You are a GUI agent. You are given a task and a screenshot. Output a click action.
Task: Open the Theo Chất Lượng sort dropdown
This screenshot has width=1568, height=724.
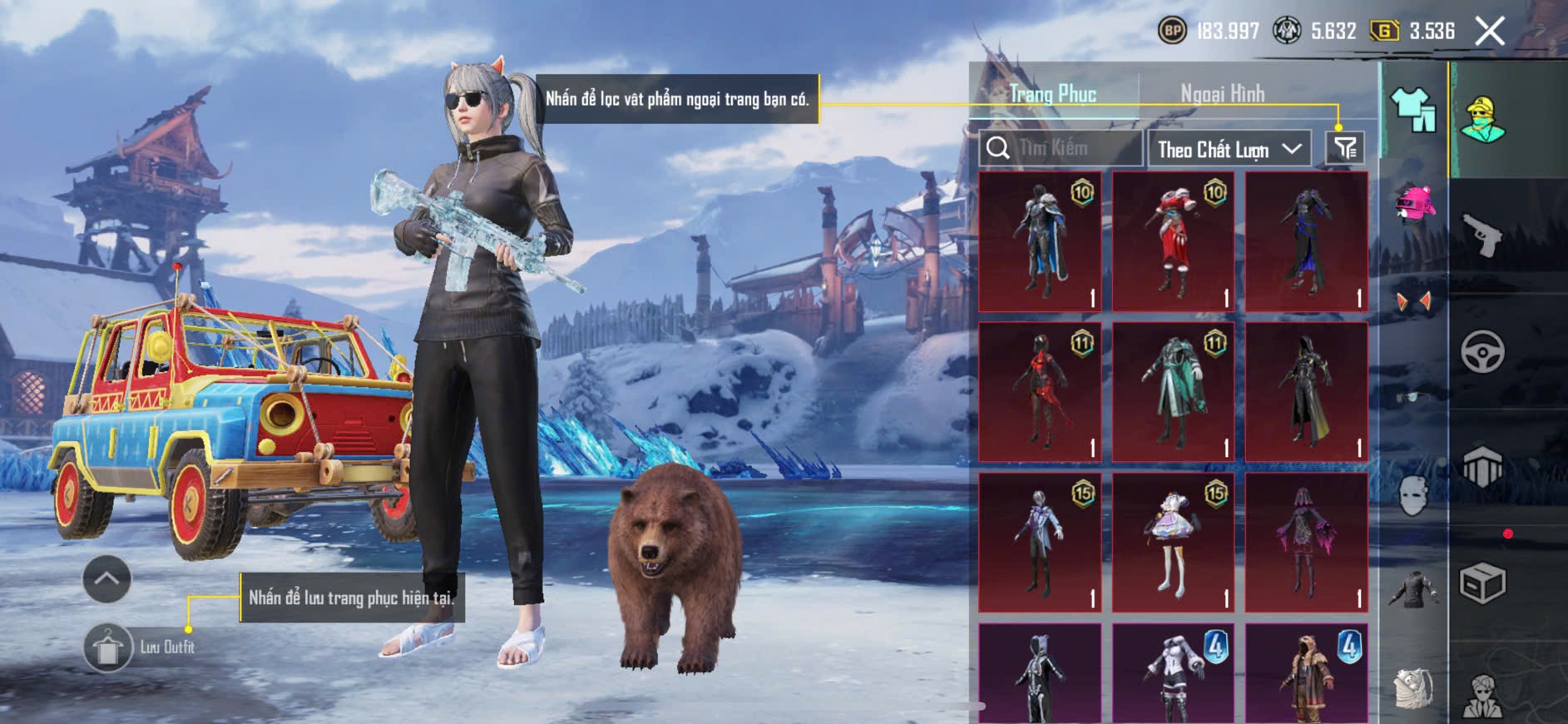pos(1228,150)
